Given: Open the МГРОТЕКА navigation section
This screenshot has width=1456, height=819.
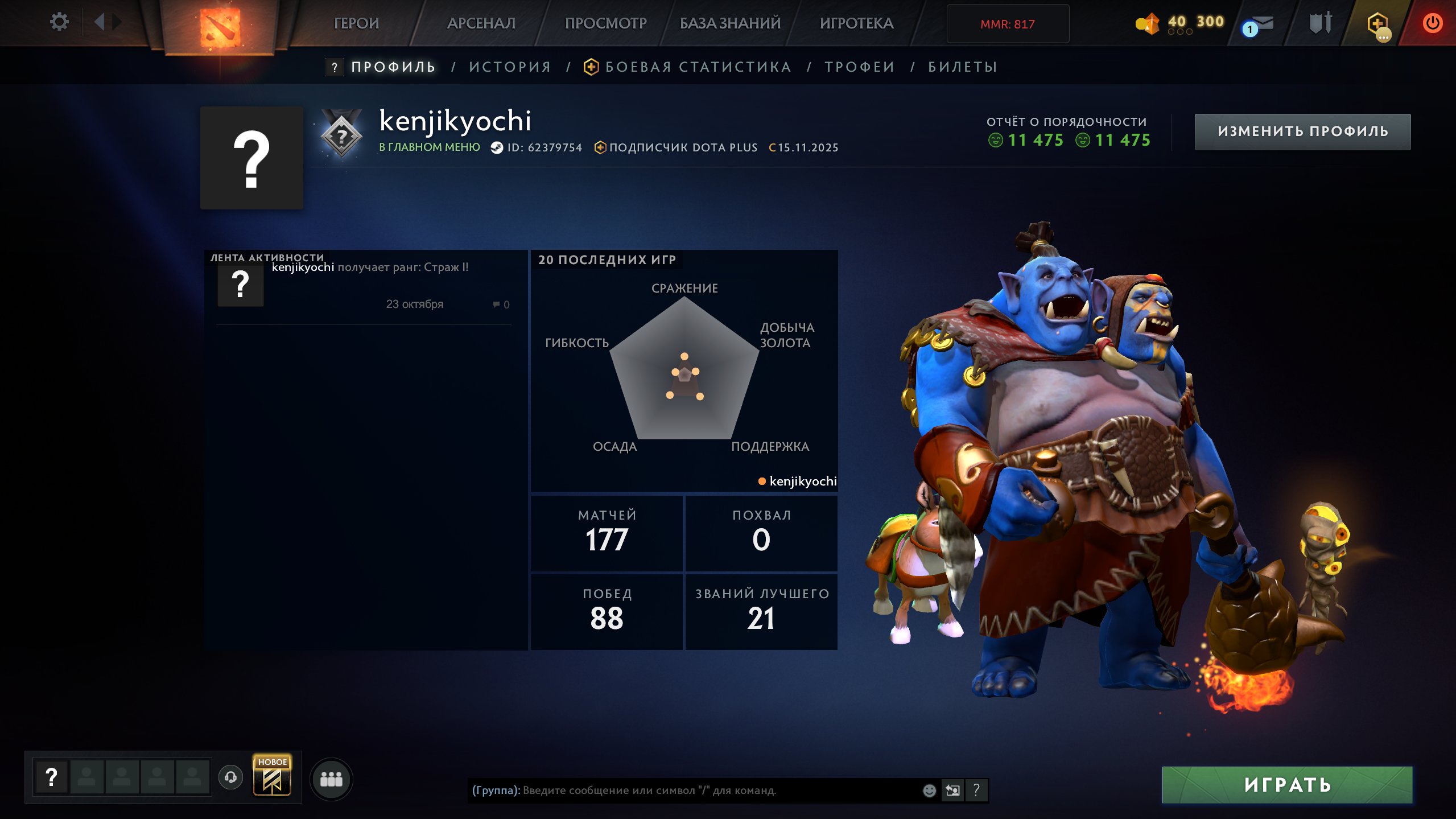Looking at the screenshot, I should pyautogui.click(x=856, y=23).
